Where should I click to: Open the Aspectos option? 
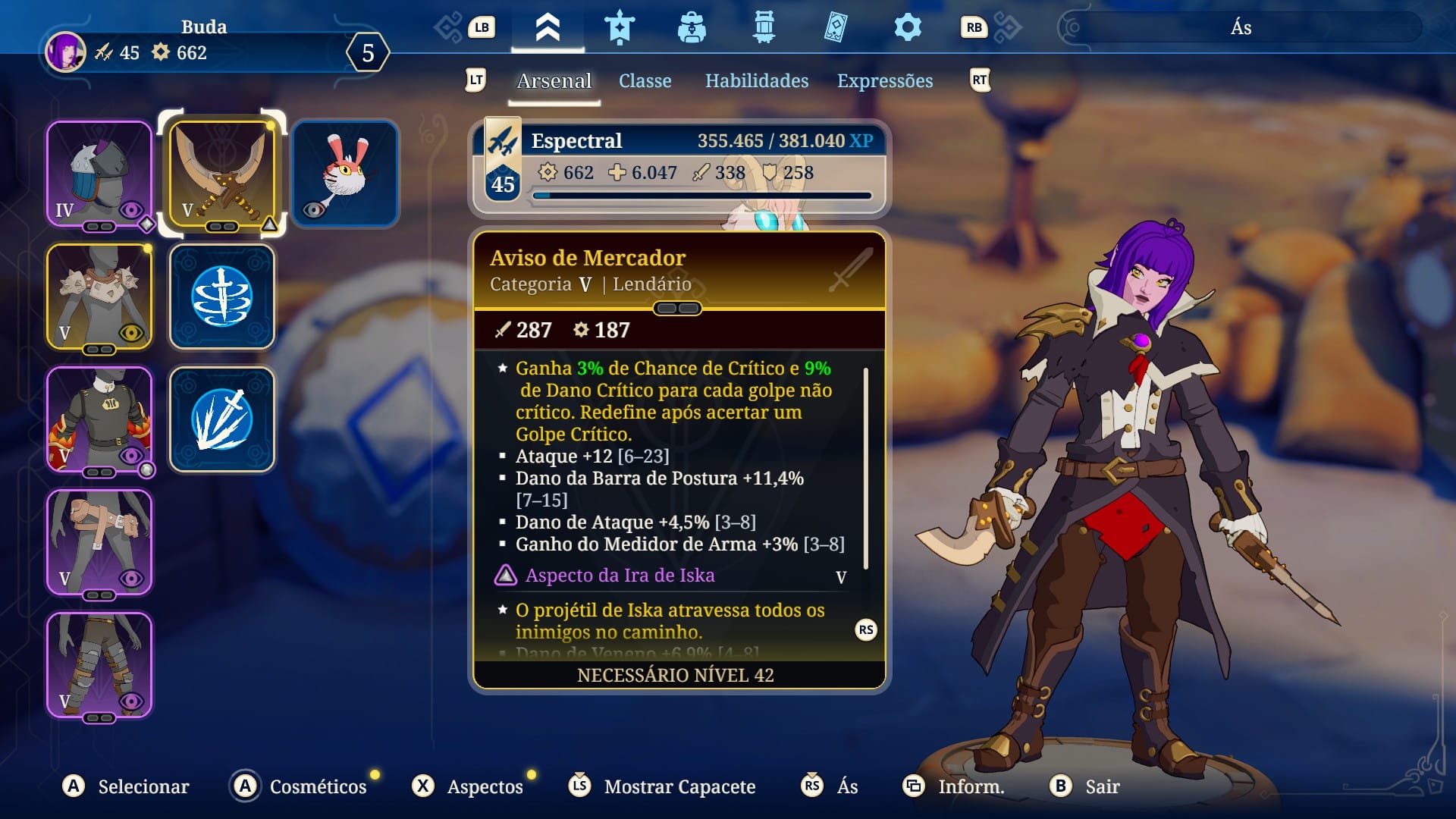point(484,786)
